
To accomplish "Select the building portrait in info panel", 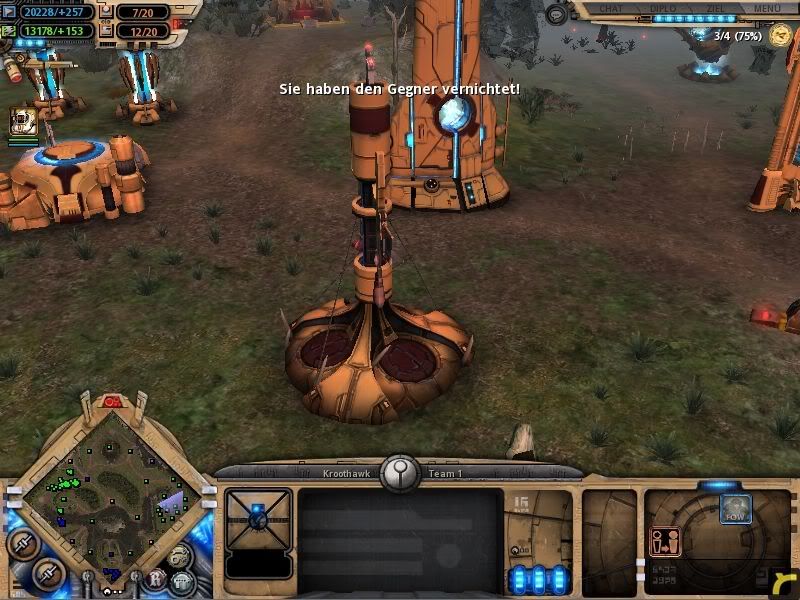I will [259, 517].
